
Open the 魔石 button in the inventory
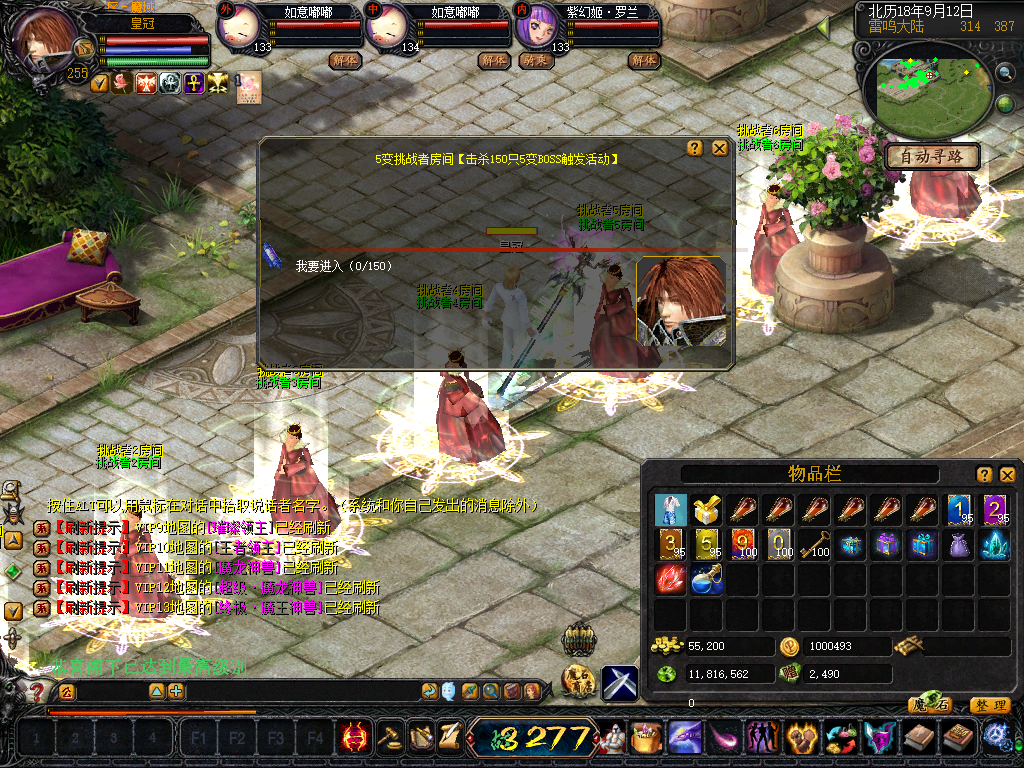coord(929,705)
